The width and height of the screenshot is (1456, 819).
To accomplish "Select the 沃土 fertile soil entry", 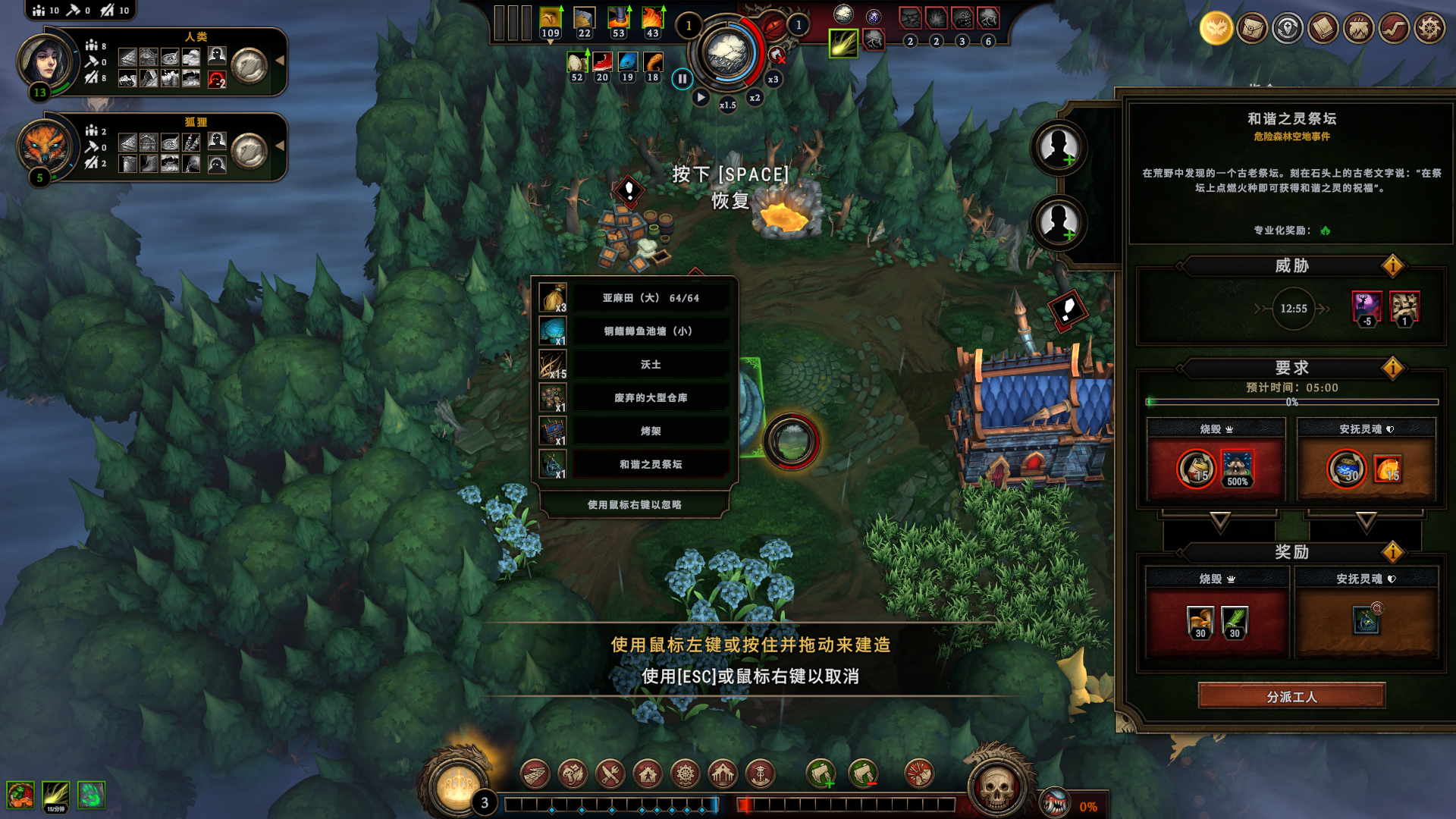I will click(651, 365).
